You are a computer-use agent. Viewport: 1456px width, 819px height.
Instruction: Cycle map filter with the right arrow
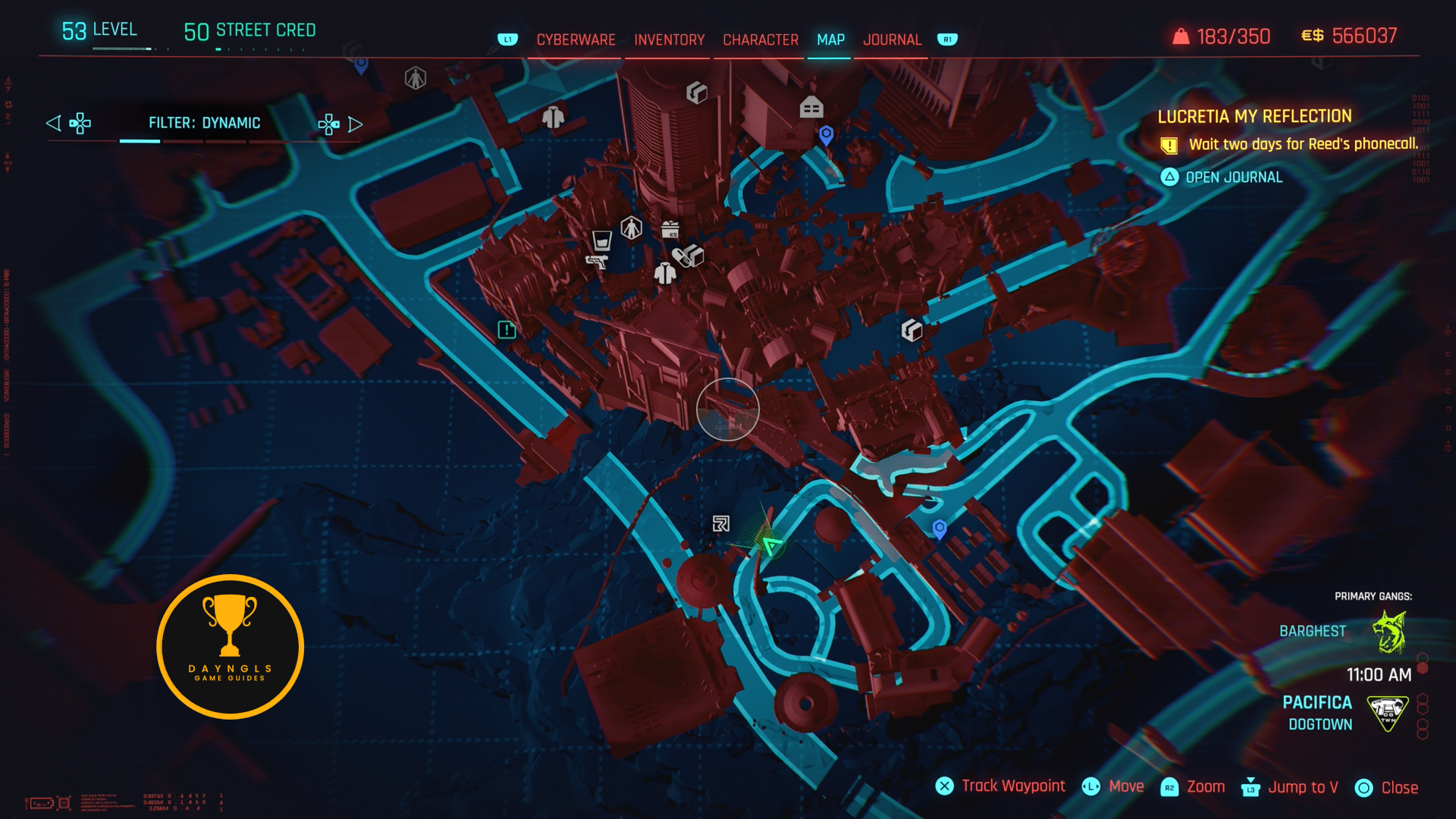click(x=355, y=124)
